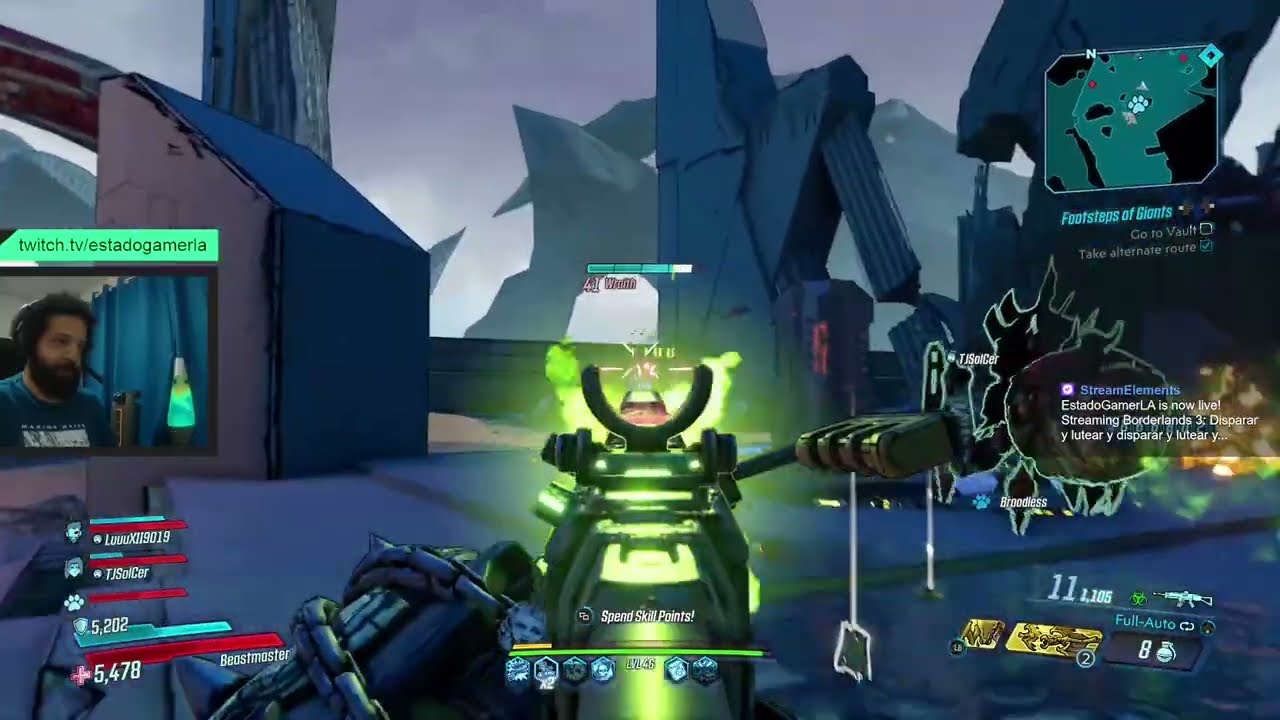Select the X2 stacked buff hexagon icon
This screenshot has width=1280, height=720.
pos(545,670)
